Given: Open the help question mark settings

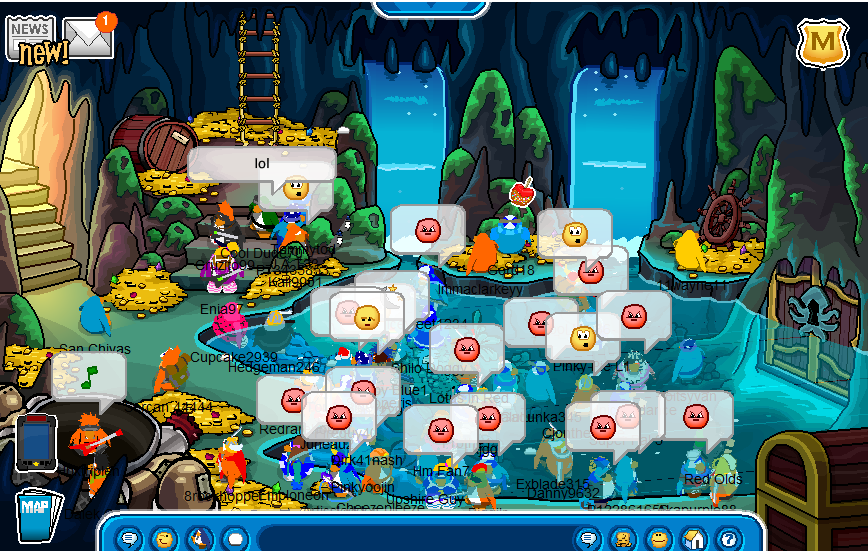Looking at the screenshot, I should 727,539.
